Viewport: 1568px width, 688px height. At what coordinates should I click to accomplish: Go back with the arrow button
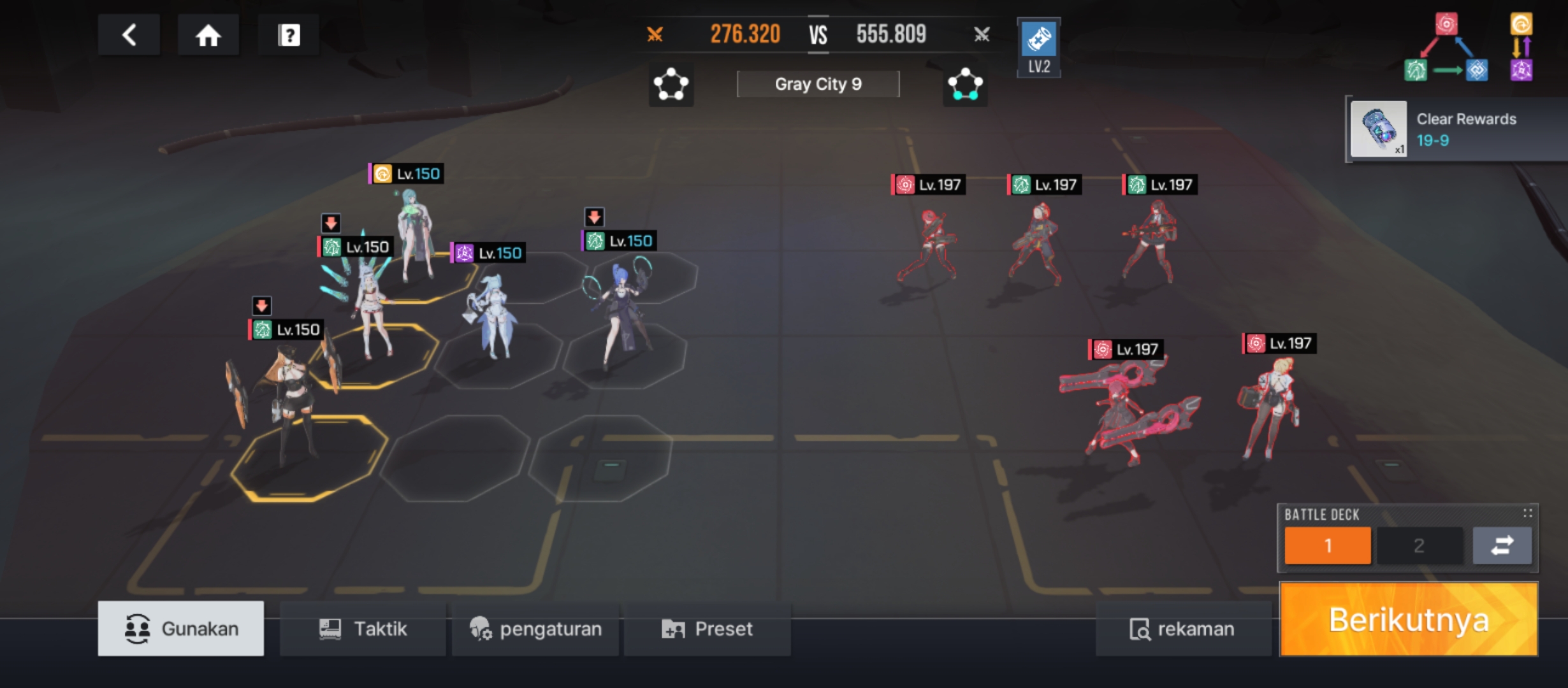pos(129,35)
